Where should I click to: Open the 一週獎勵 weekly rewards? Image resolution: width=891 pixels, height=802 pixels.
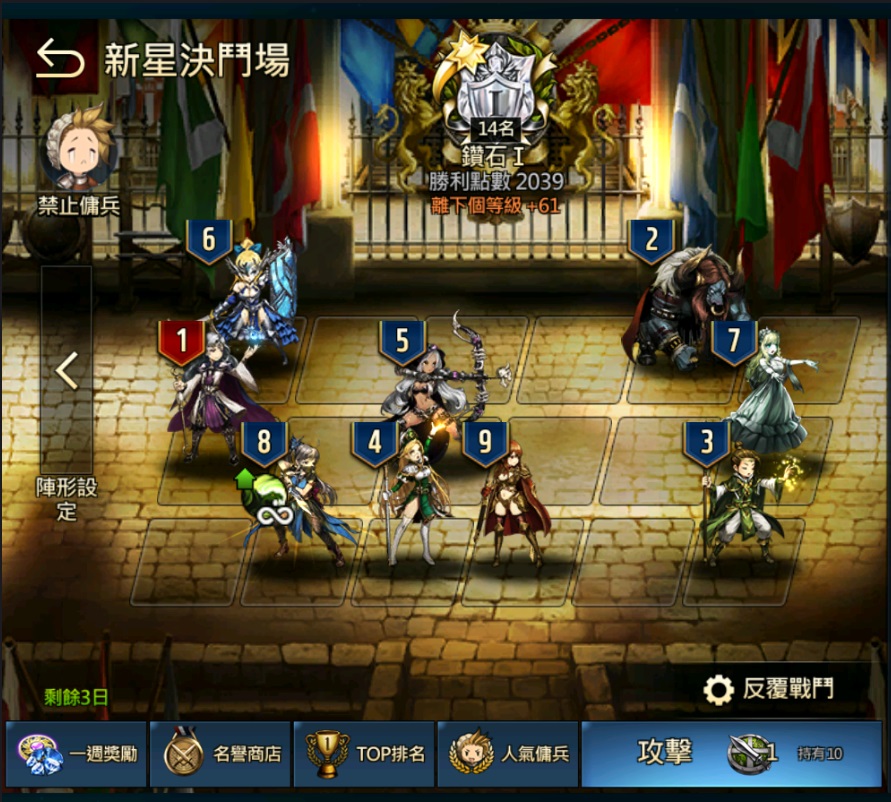[76, 753]
